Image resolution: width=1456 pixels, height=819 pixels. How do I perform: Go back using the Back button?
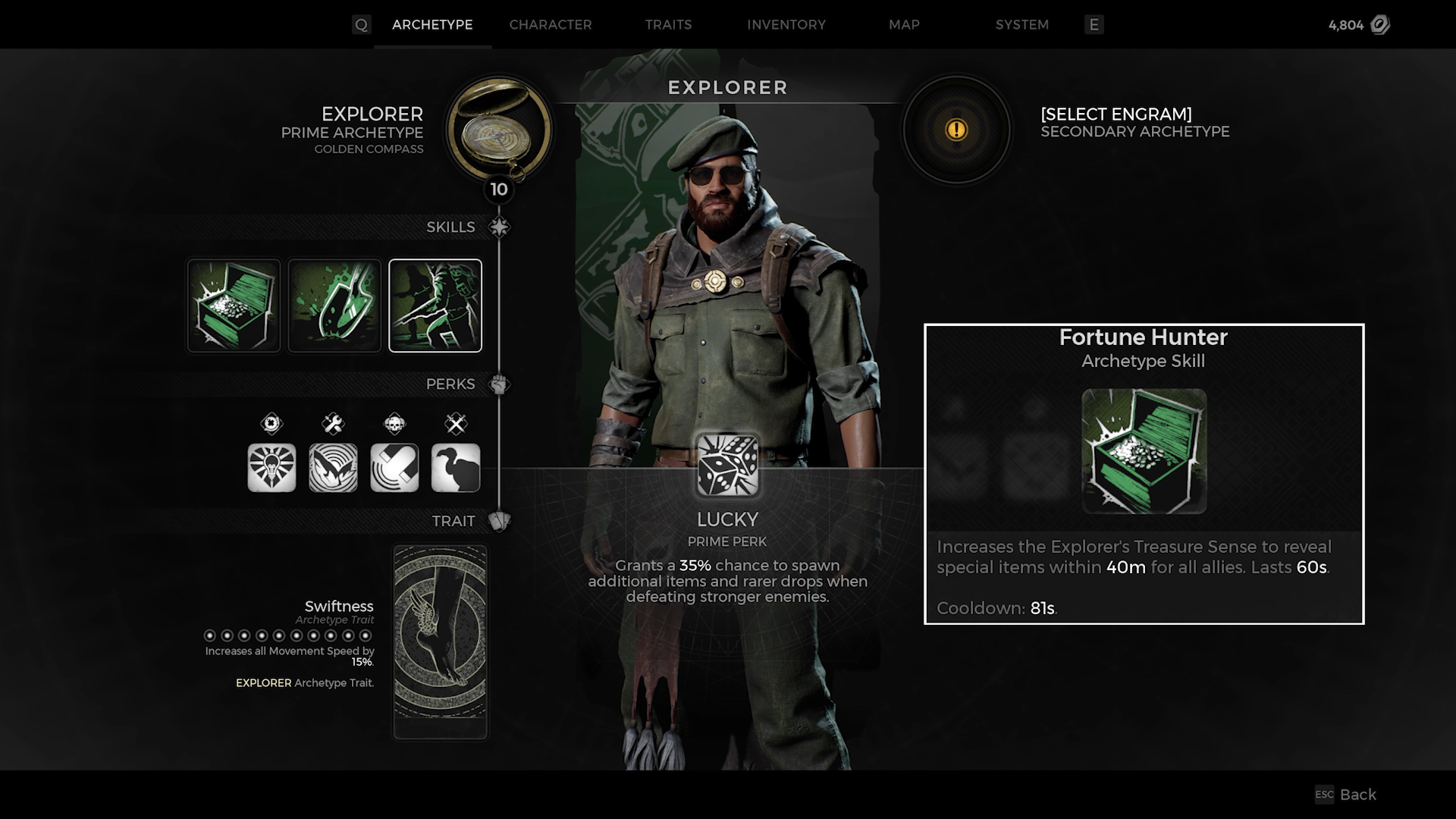(1347, 794)
